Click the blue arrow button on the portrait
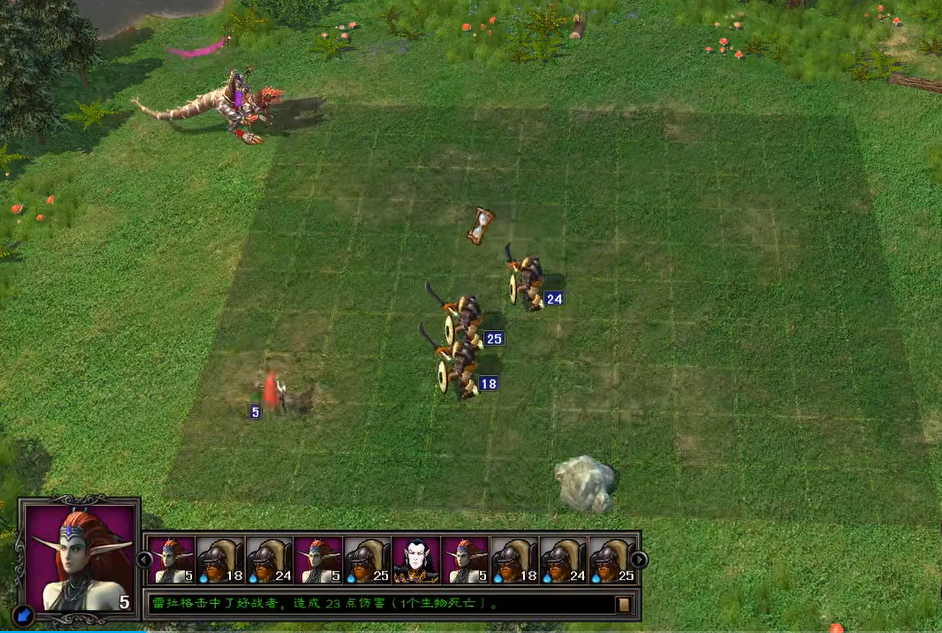Image resolution: width=942 pixels, height=633 pixels. pyautogui.click(x=25, y=614)
